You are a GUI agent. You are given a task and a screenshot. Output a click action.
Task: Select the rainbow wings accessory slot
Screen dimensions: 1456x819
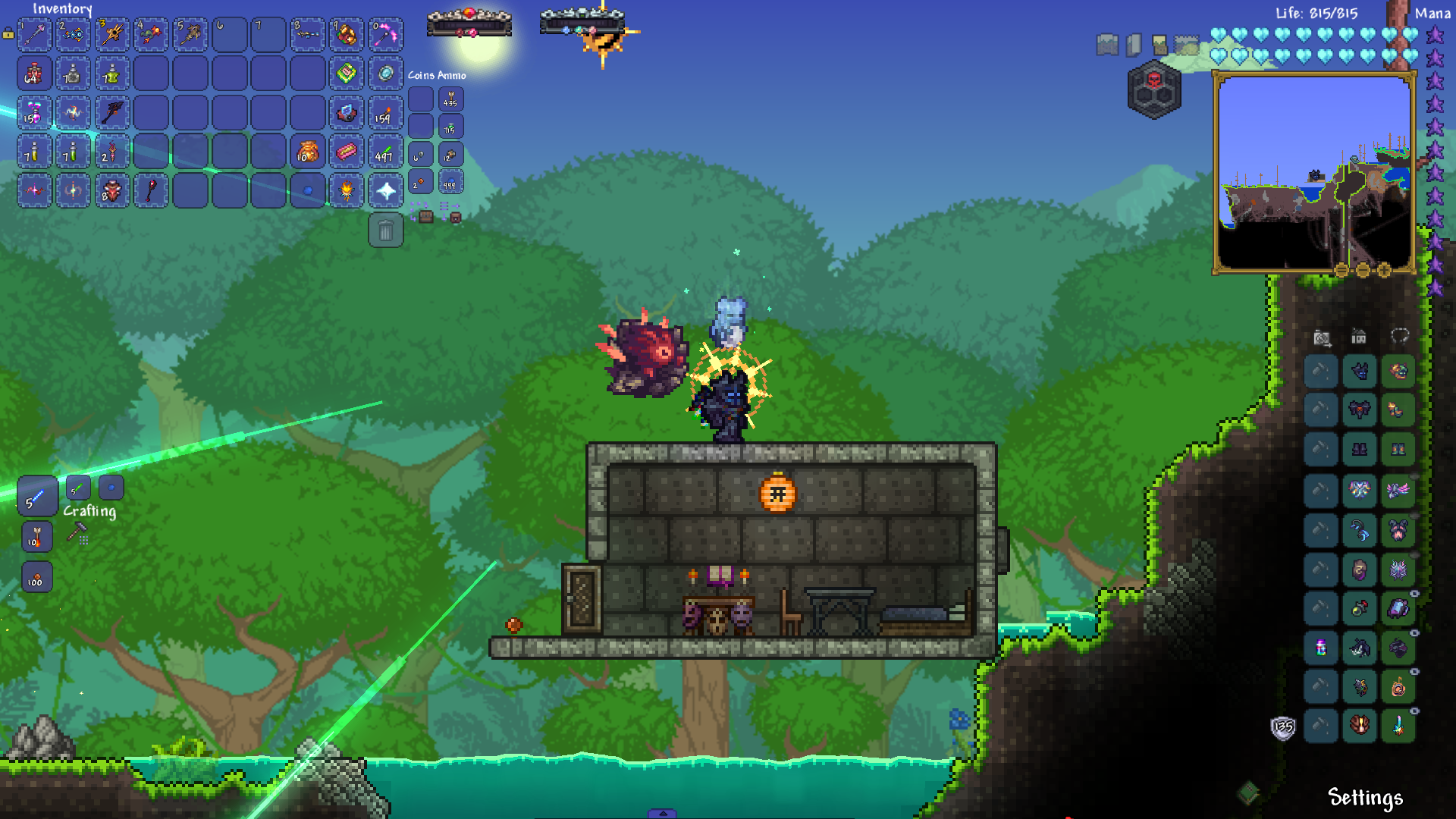(1359, 490)
